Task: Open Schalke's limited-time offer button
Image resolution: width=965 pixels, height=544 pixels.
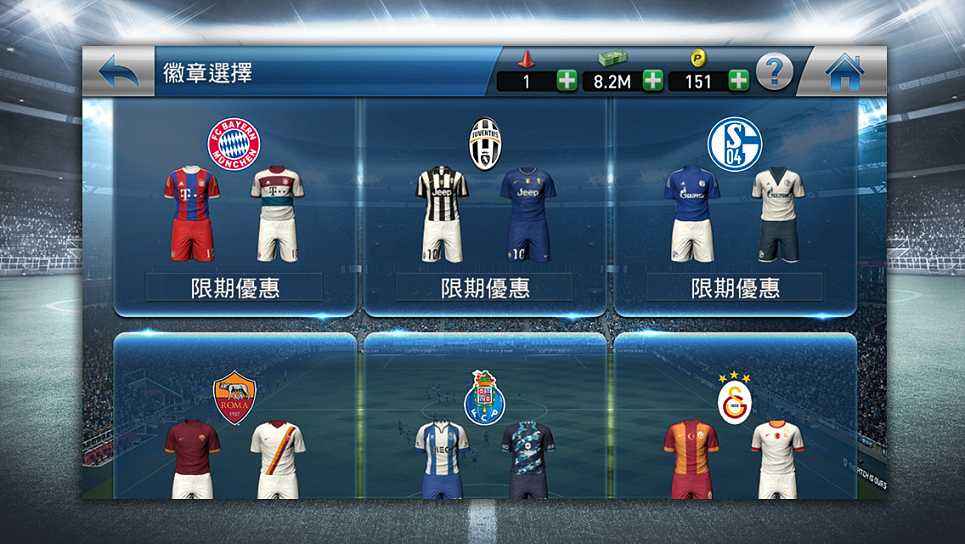Action: pos(735,288)
